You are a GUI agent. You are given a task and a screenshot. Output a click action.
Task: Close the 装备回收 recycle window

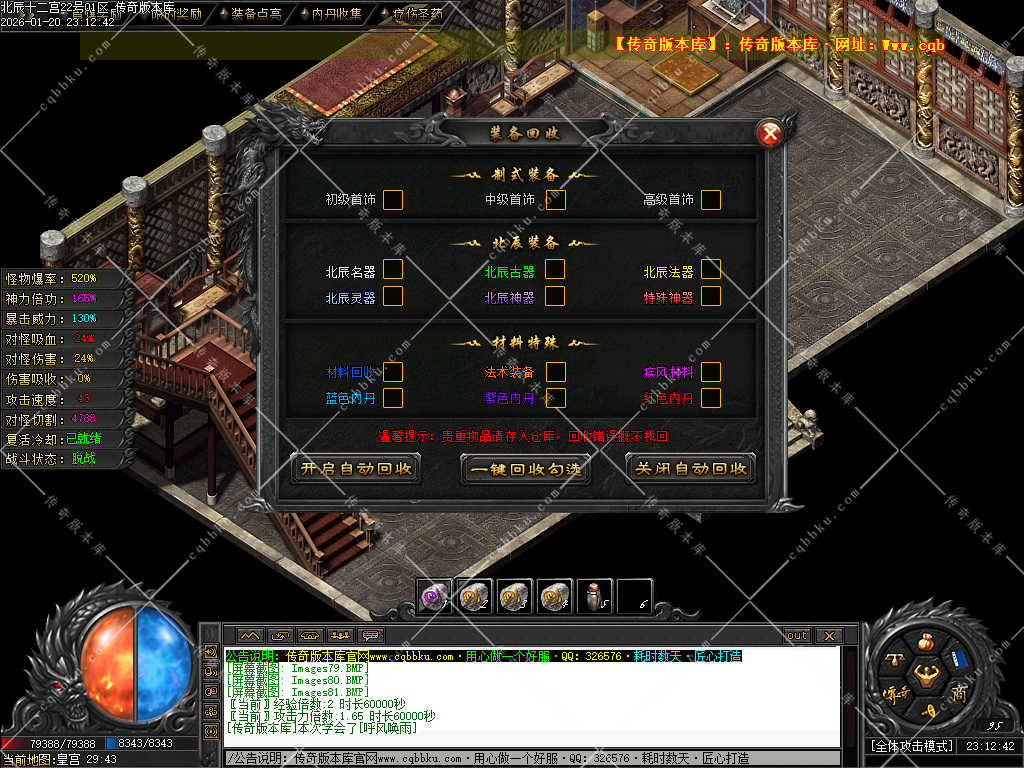tap(769, 133)
